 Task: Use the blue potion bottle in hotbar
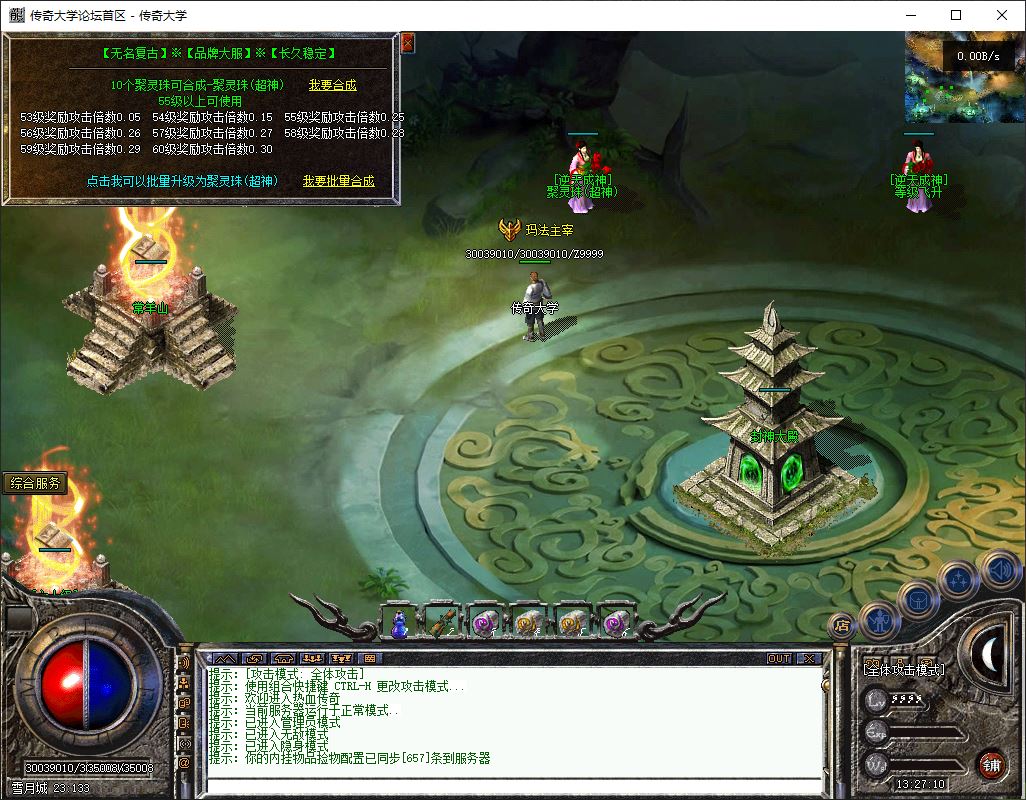click(399, 623)
